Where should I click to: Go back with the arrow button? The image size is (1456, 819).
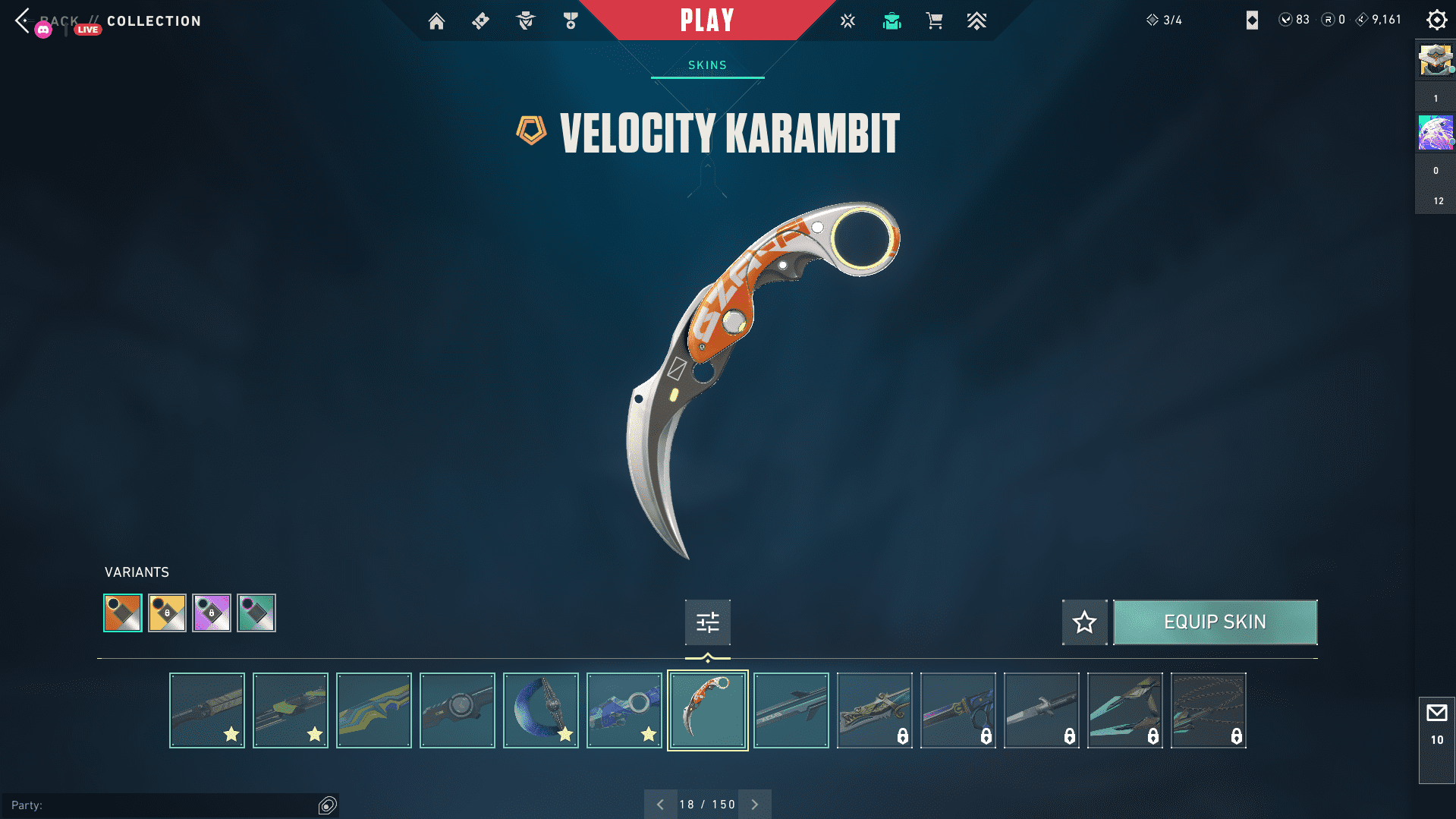(23, 20)
